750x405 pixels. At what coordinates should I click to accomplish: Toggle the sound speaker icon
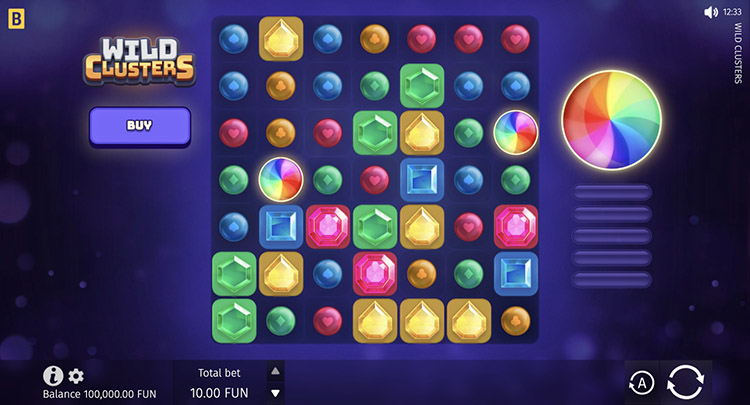pos(711,12)
